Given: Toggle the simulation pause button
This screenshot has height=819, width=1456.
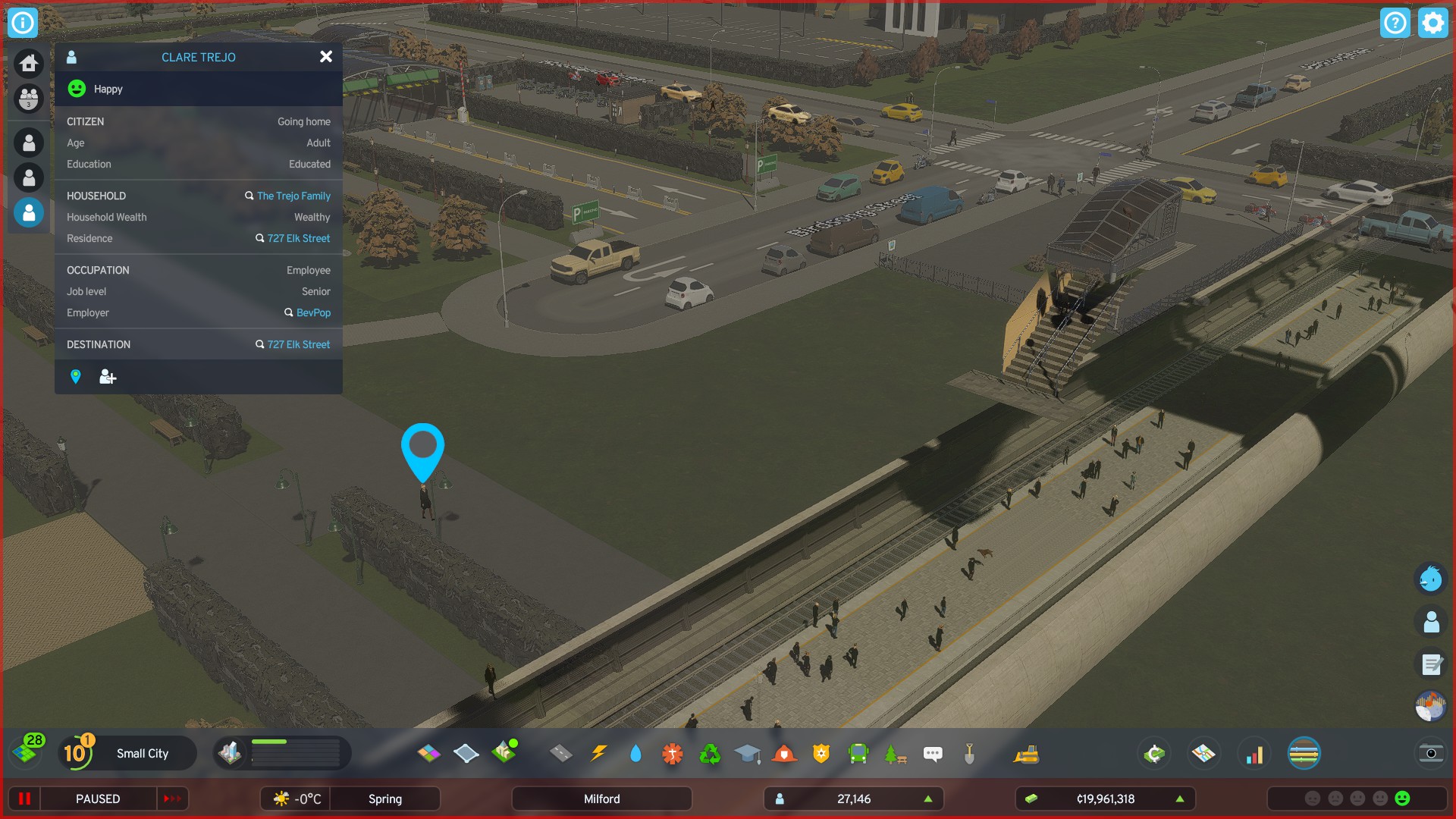Looking at the screenshot, I should (x=25, y=799).
